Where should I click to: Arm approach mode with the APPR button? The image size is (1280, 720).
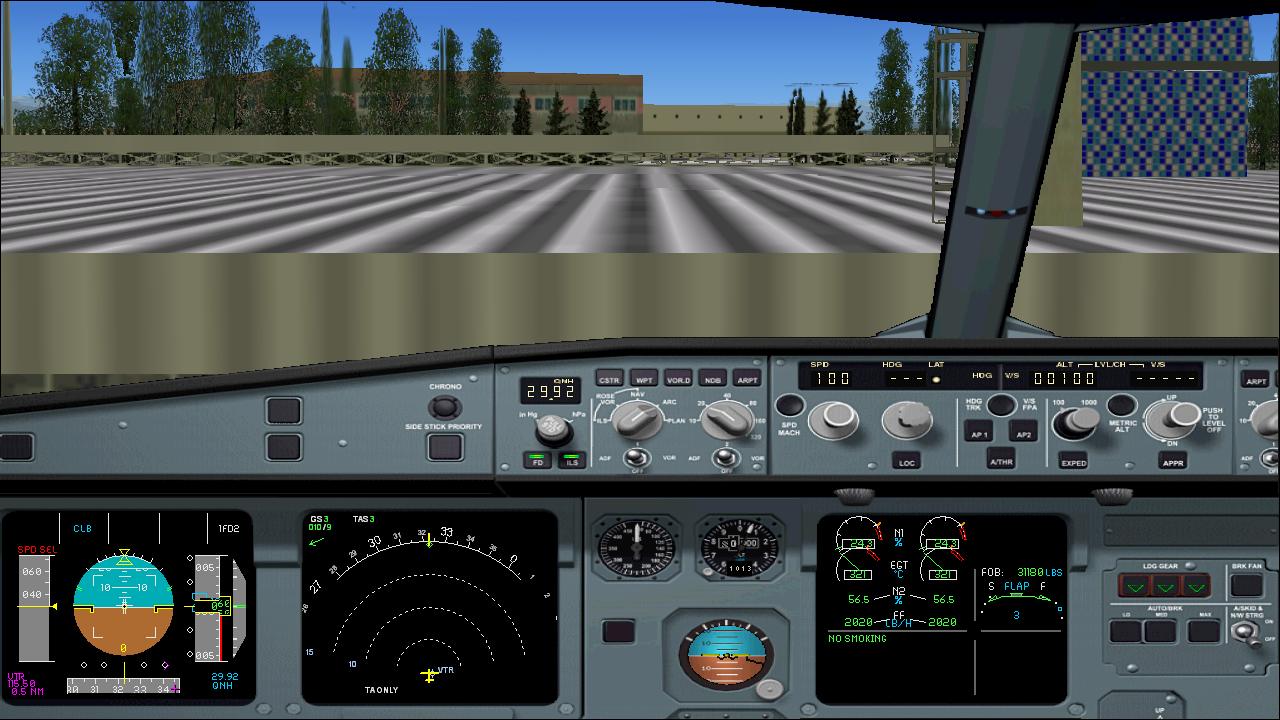pyautogui.click(x=1173, y=462)
